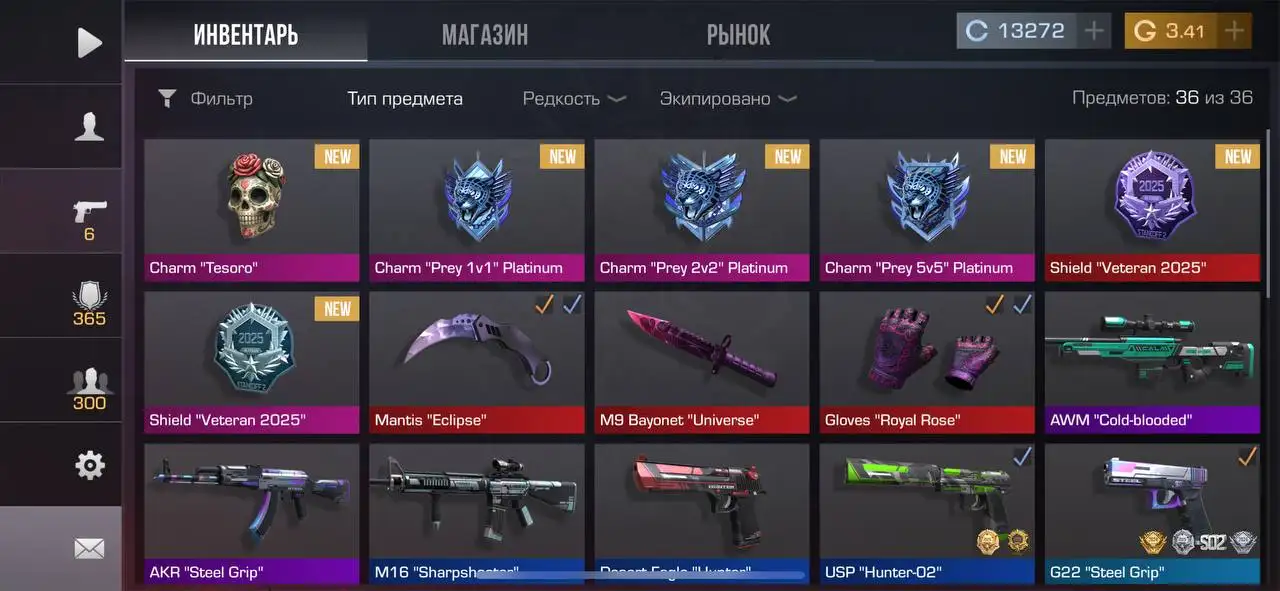Open the Экипировано dropdown filter

point(727,99)
